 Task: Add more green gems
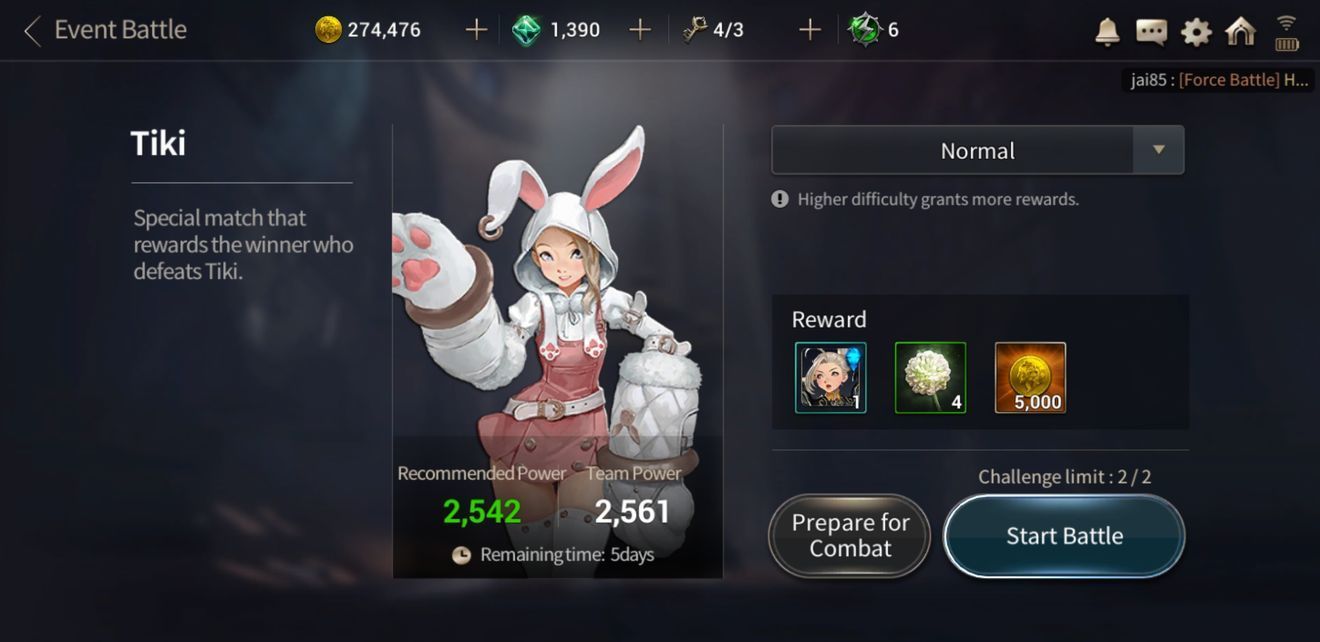[x=640, y=30]
